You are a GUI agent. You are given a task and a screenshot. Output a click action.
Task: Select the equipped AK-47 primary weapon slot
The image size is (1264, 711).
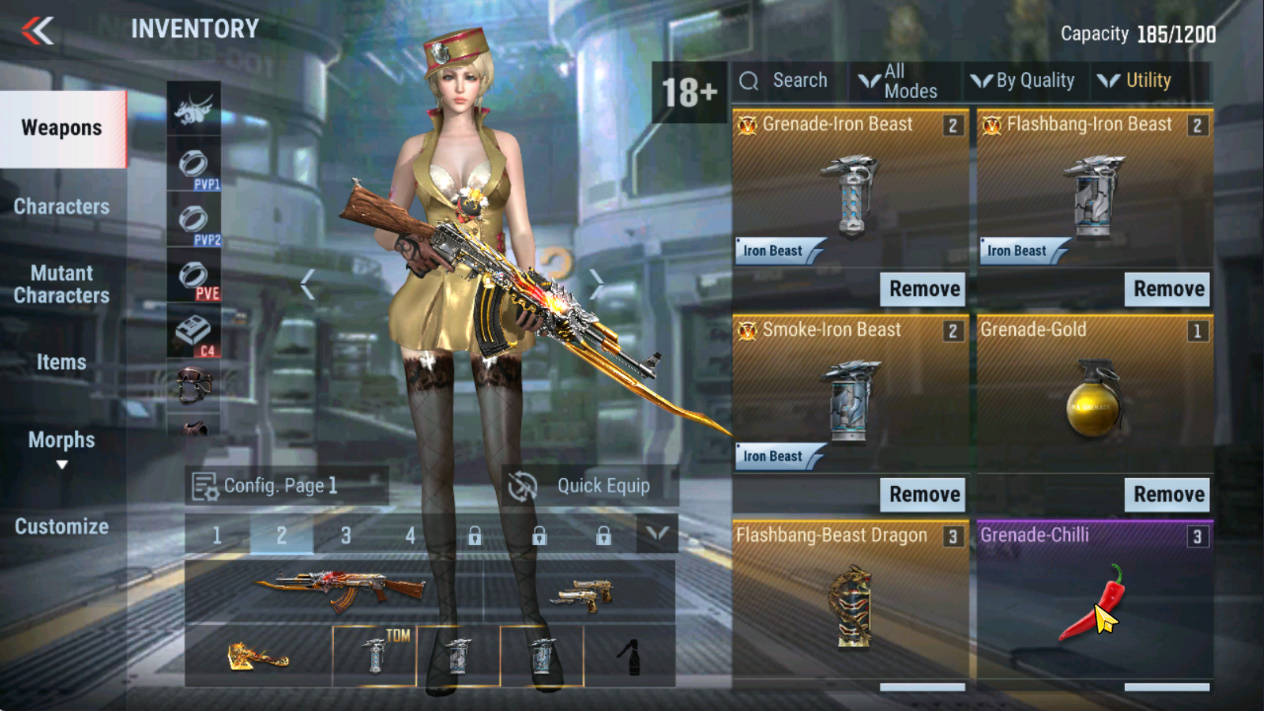[336, 591]
